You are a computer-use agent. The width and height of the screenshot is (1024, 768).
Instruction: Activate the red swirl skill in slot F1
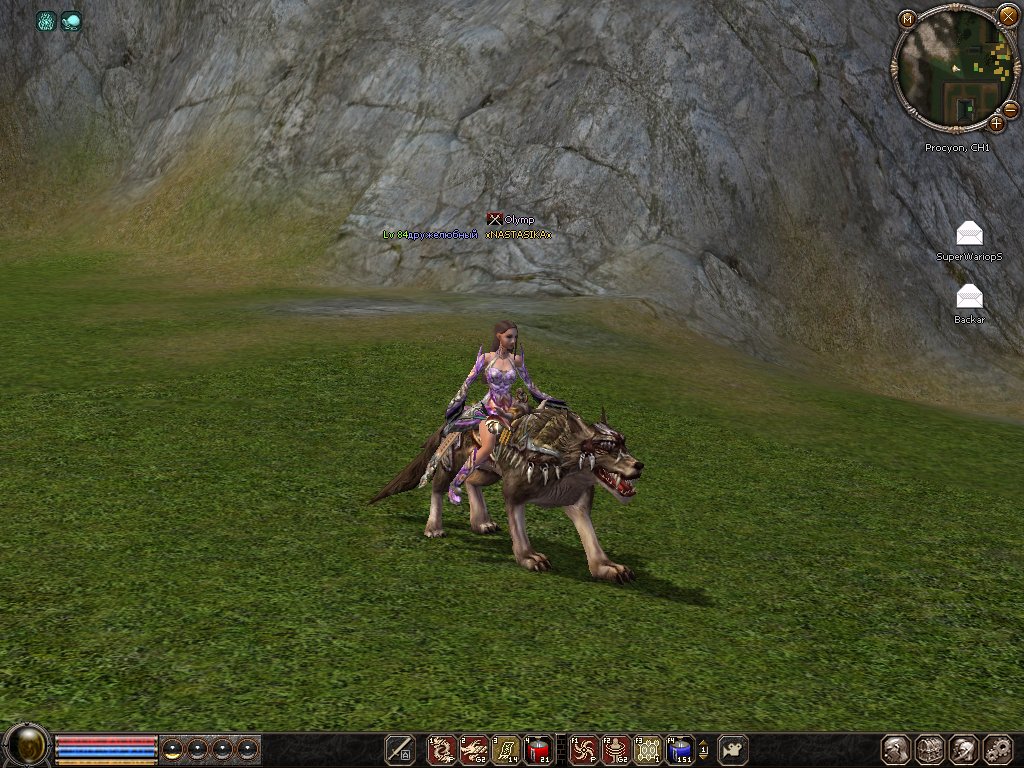point(584,749)
